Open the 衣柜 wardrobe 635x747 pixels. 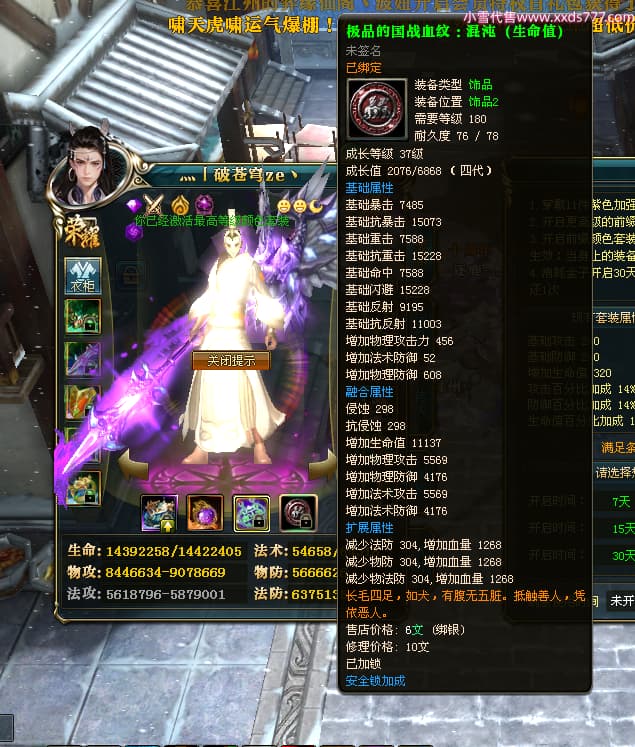(82, 276)
